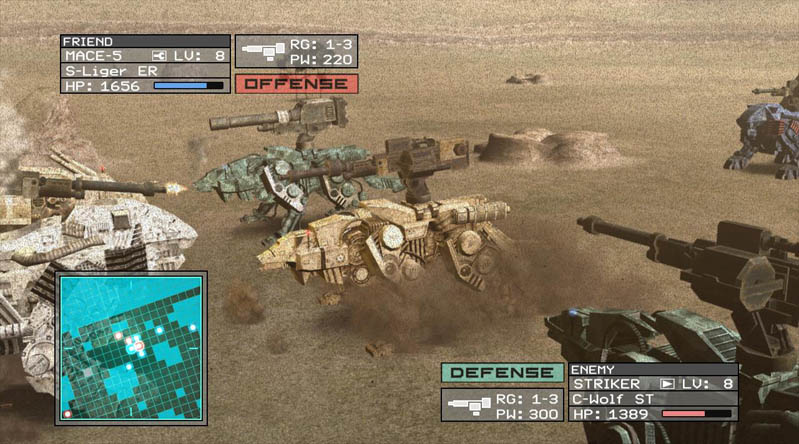The height and width of the screenshot is (444, 799).
Task: Click the enemy weapon icon with PW 300
Action: click(x=467, y=405)
